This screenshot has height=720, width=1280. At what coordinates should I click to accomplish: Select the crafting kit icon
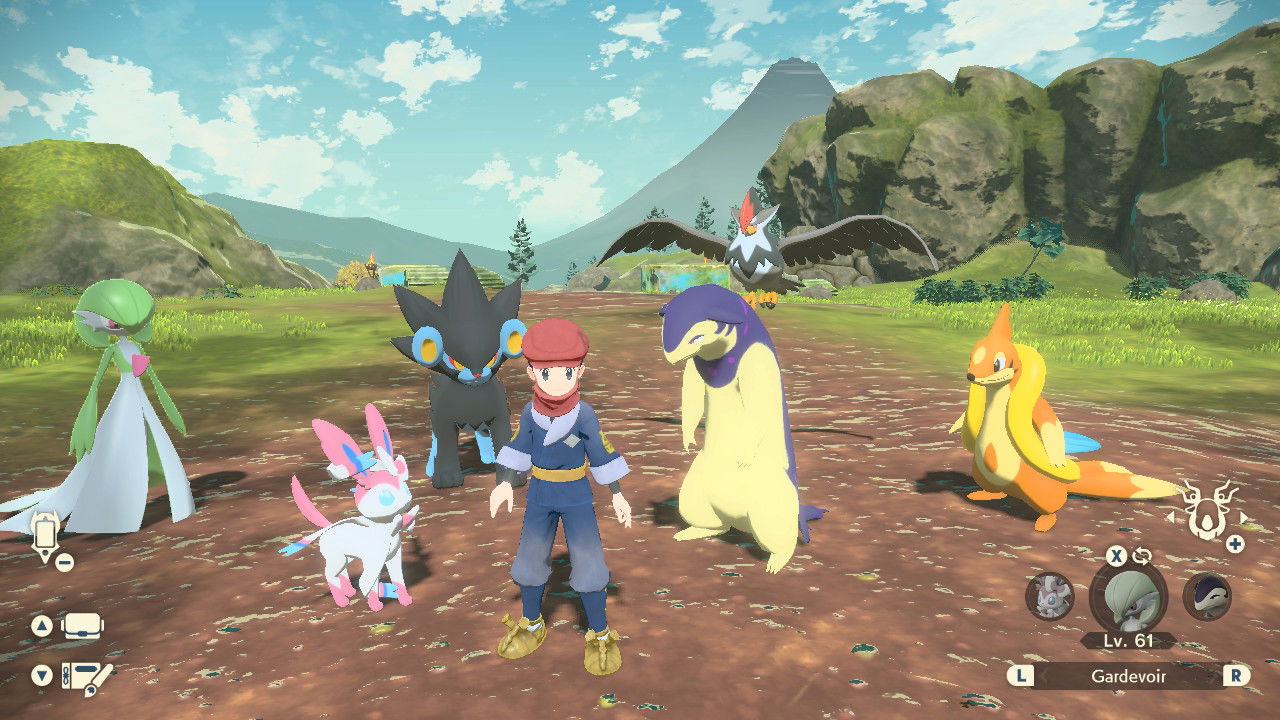pos(87,677)
